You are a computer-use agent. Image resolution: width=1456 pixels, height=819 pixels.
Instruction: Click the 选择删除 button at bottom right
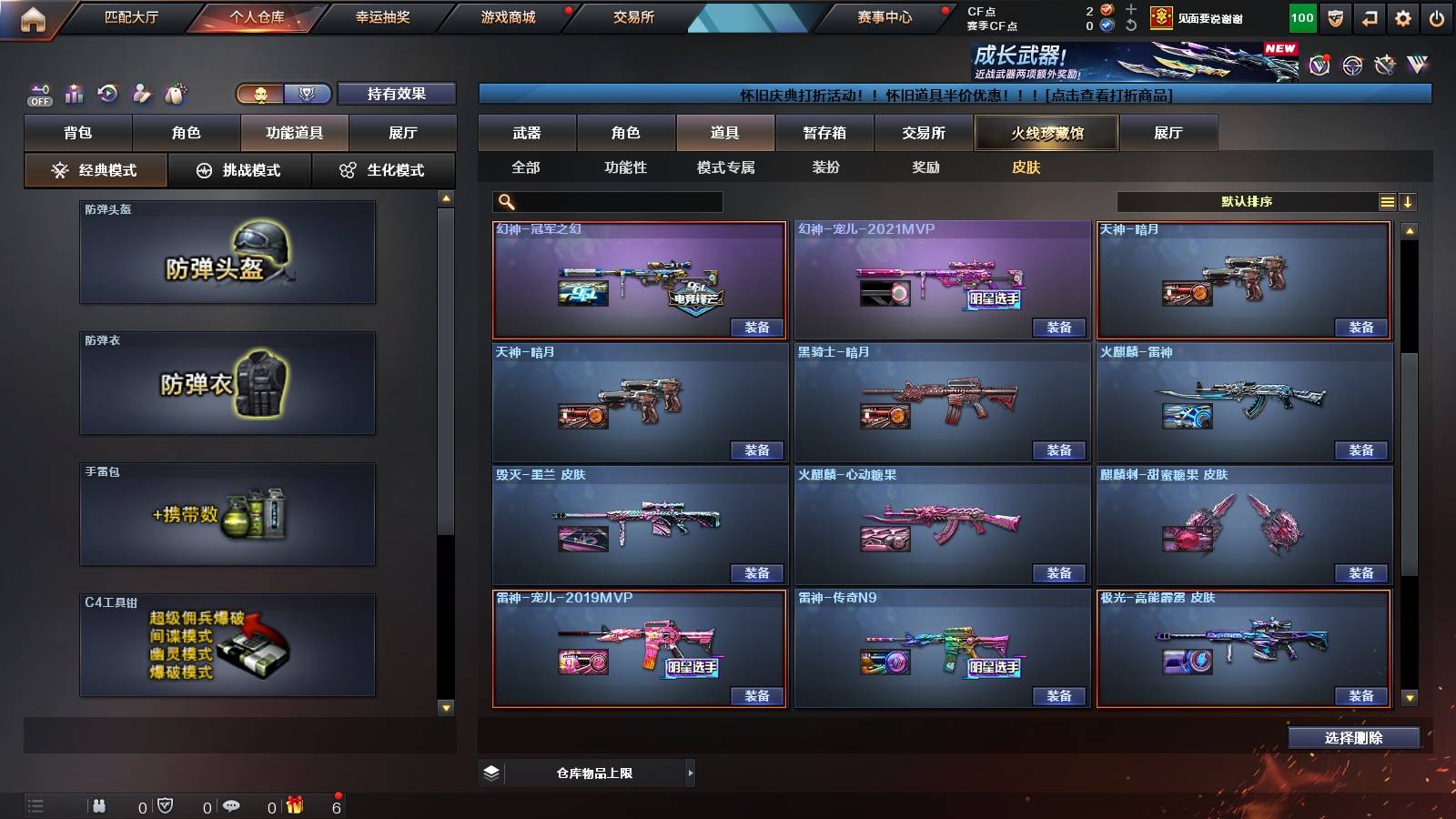pos(1355,737)
